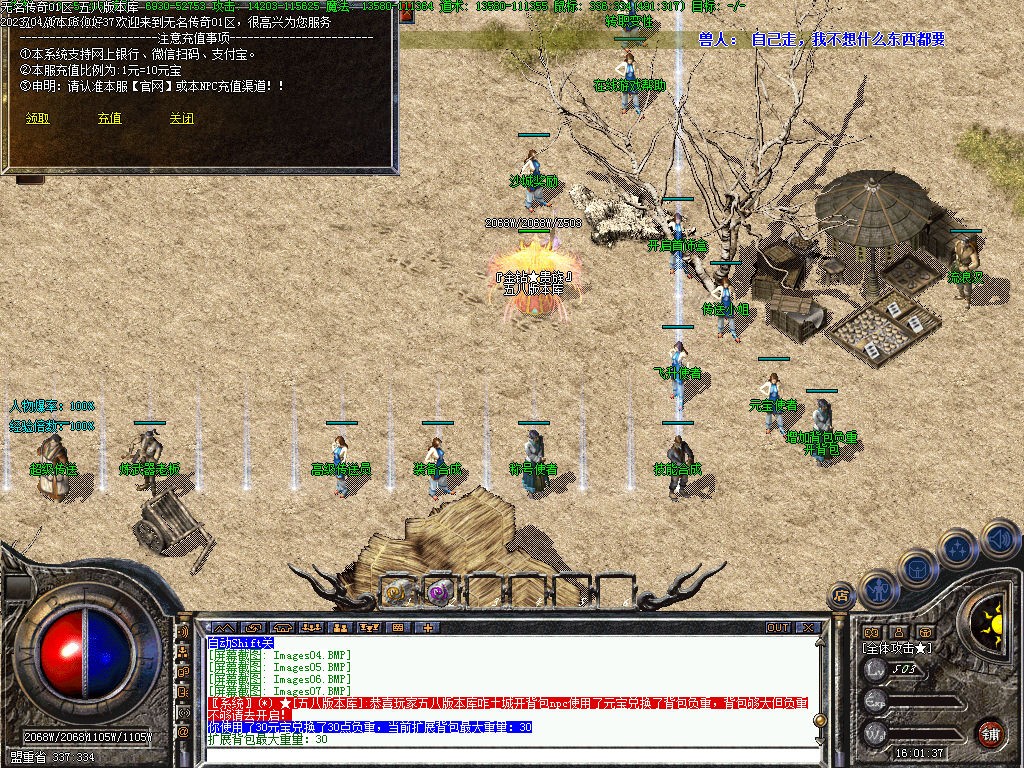Viewport: 1024px width, 768px height.
Task: Click the OUT button on the chat bar
Action: 778,628
